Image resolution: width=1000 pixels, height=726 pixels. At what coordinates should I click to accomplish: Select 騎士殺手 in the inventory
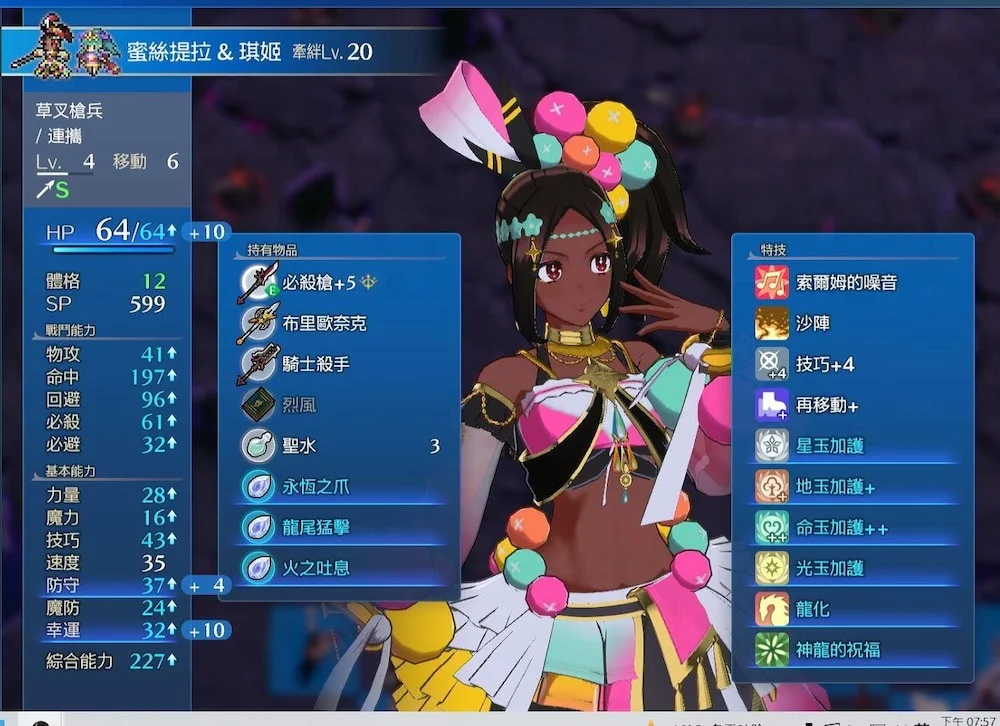coord(316,364)
